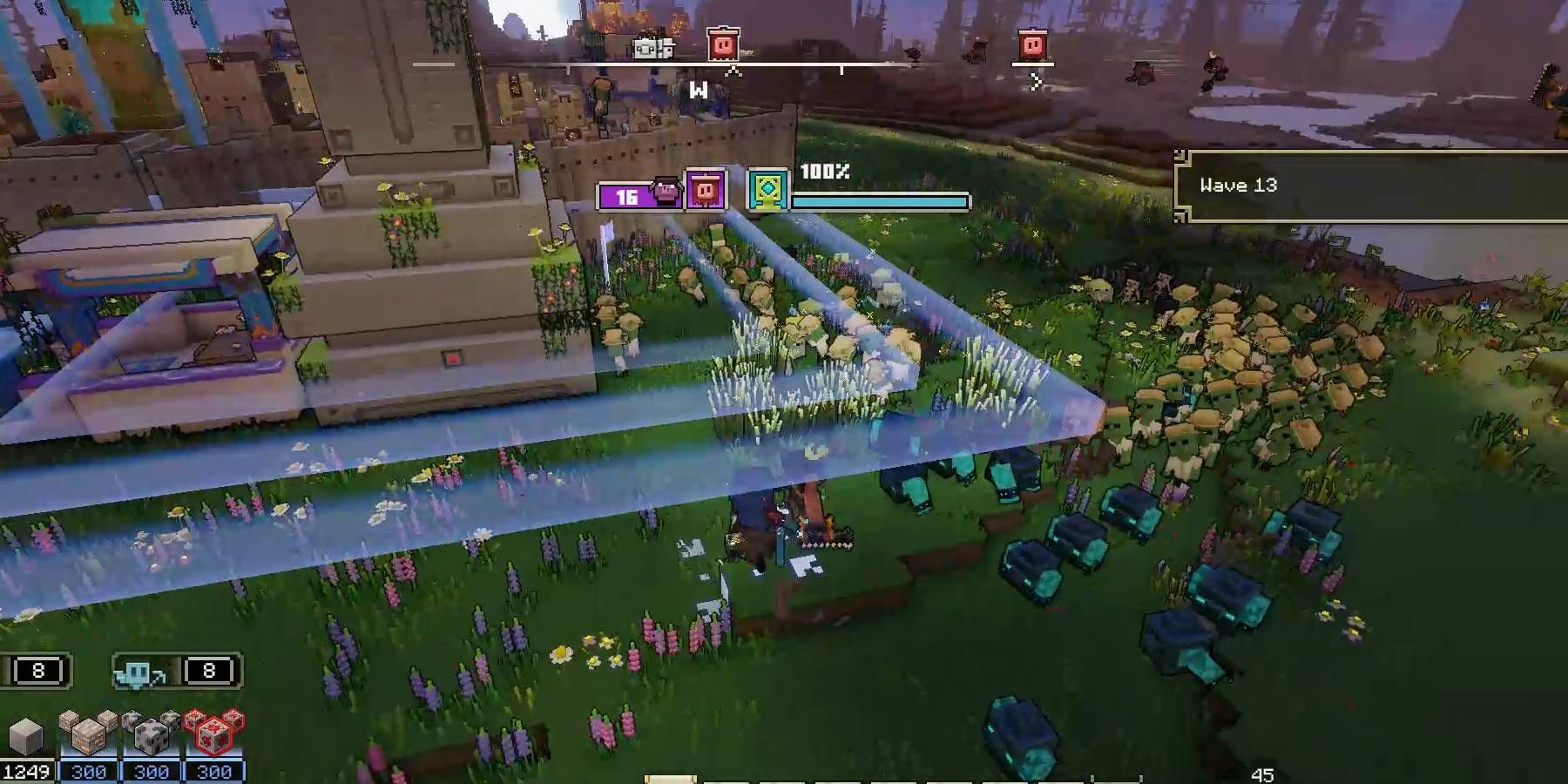Click the pig-head enemy counter banner icon
This screenshot has width=1568, height=784.
point(666,192)
